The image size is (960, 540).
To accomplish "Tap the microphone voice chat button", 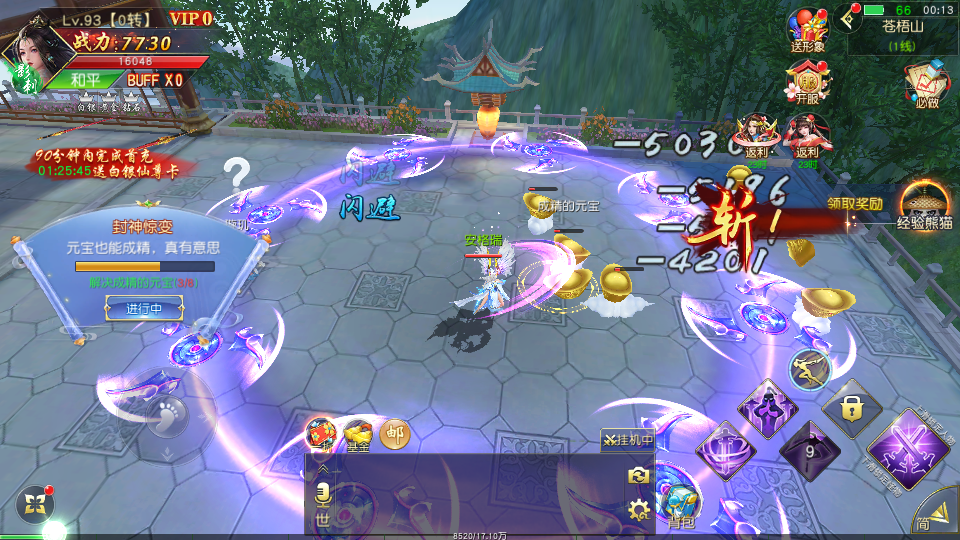I will [323, 496].
